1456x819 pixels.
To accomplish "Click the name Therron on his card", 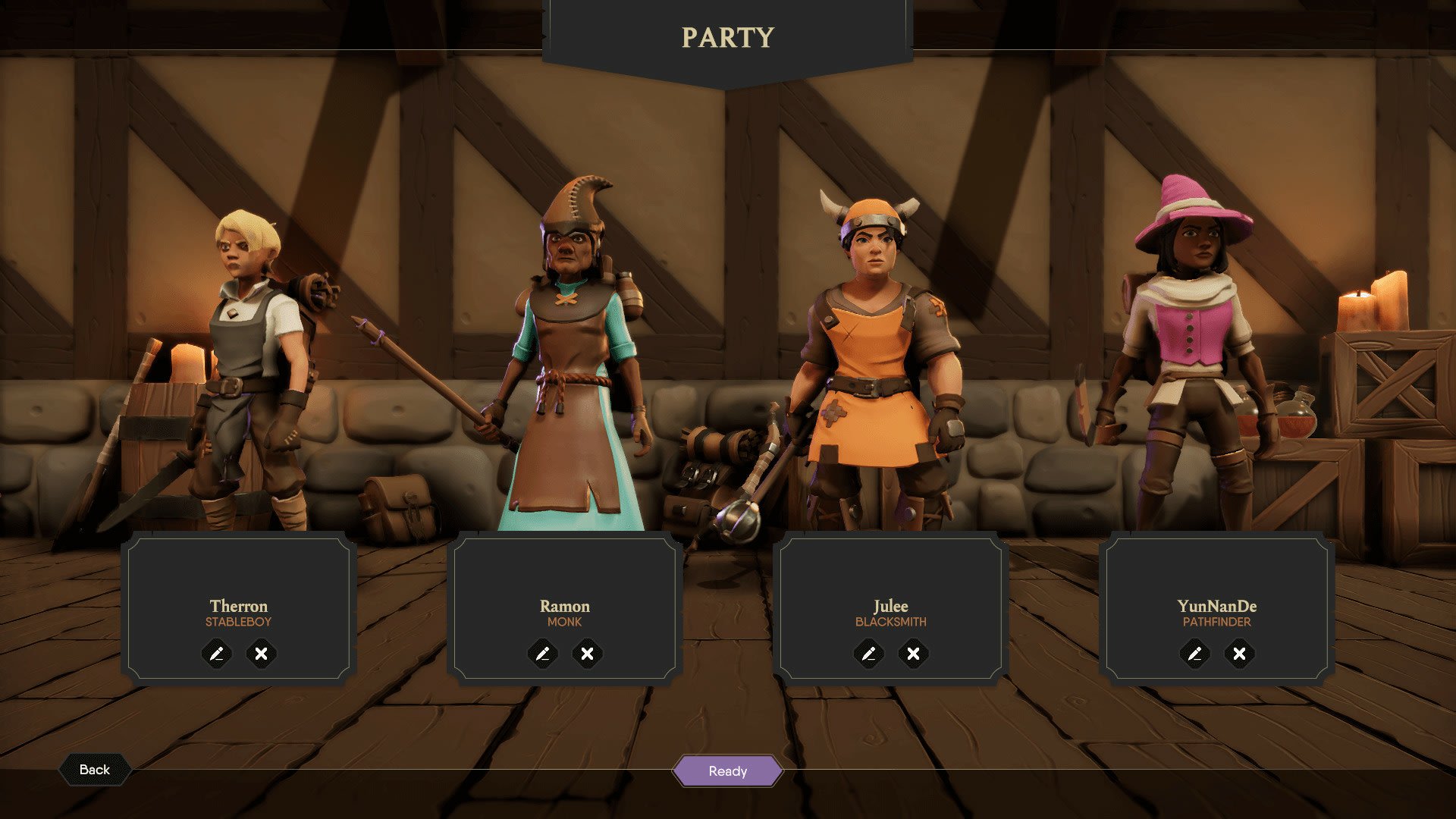I will coord(239,606).
